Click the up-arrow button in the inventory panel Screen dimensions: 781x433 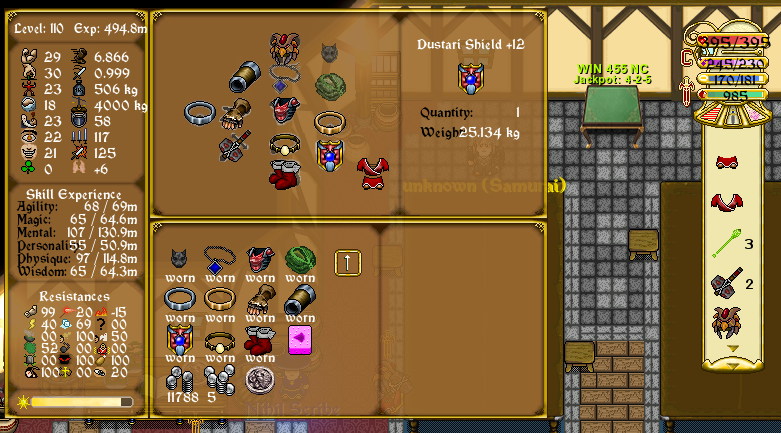[347, 262]
